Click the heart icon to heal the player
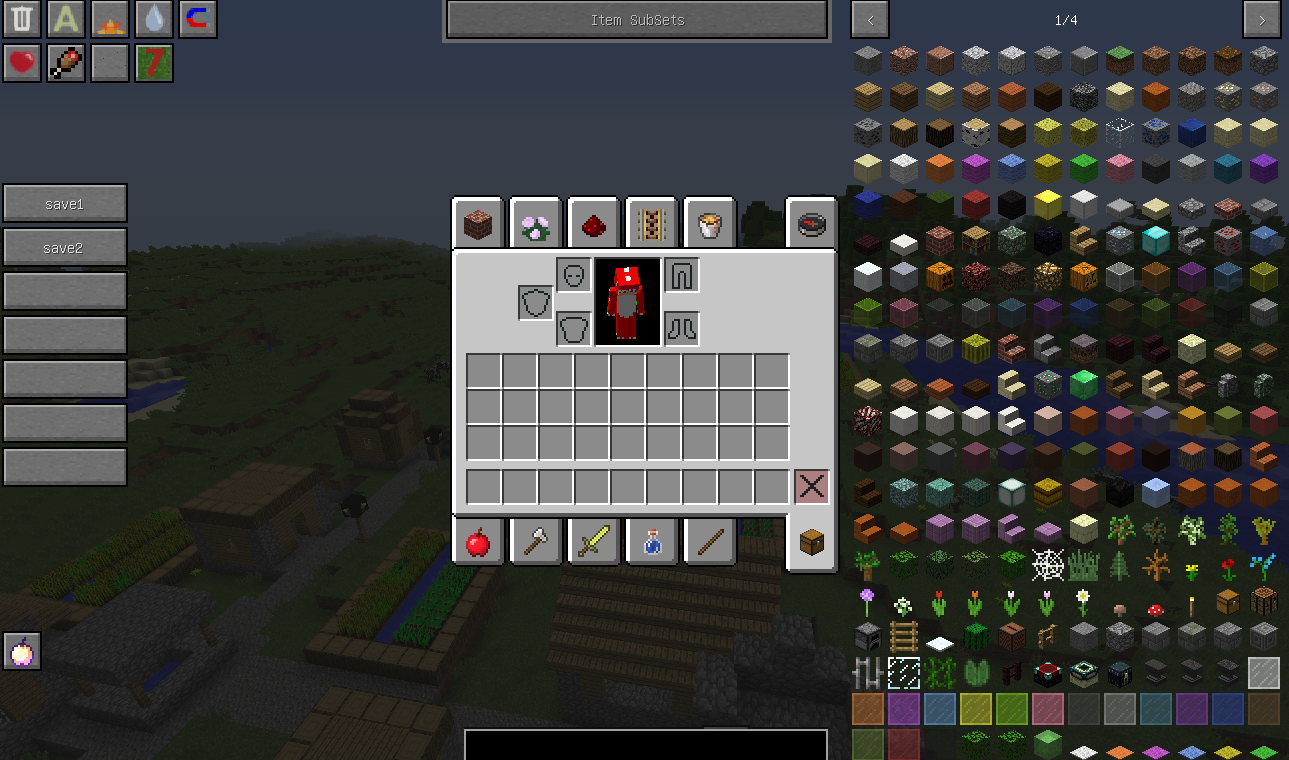 21,63
